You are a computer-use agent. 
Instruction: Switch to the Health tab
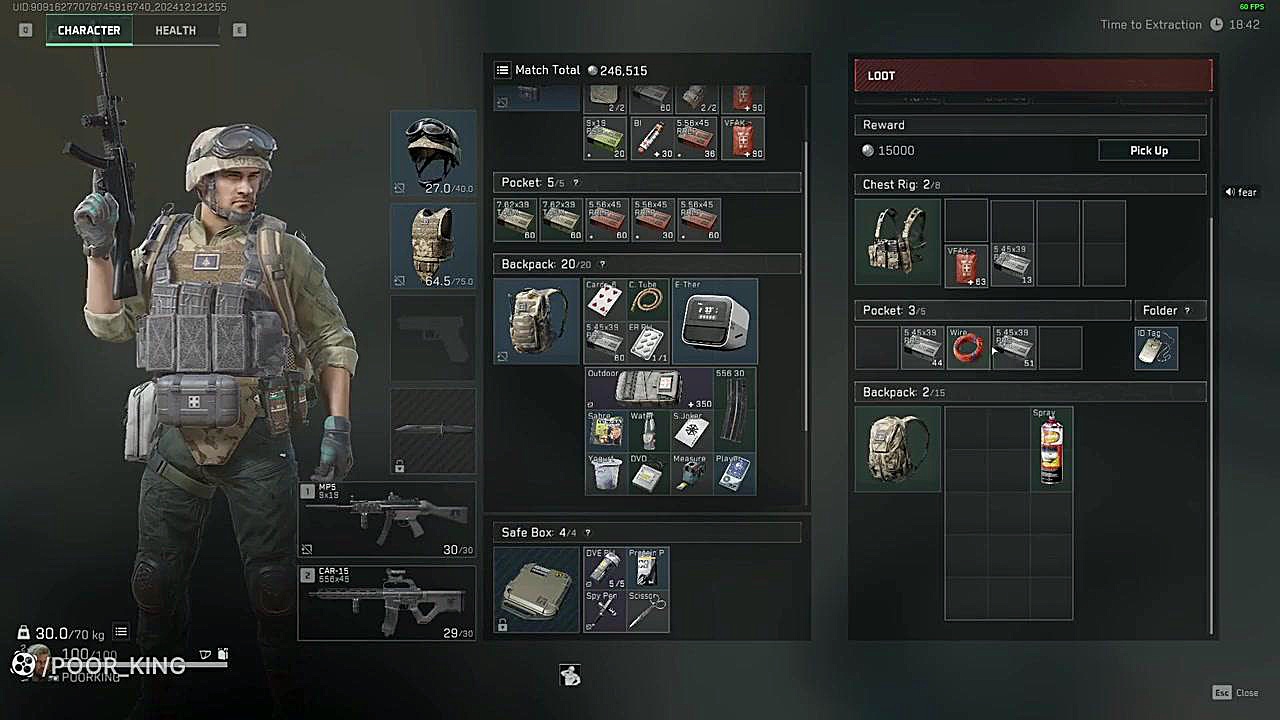[x=175, y=30]
